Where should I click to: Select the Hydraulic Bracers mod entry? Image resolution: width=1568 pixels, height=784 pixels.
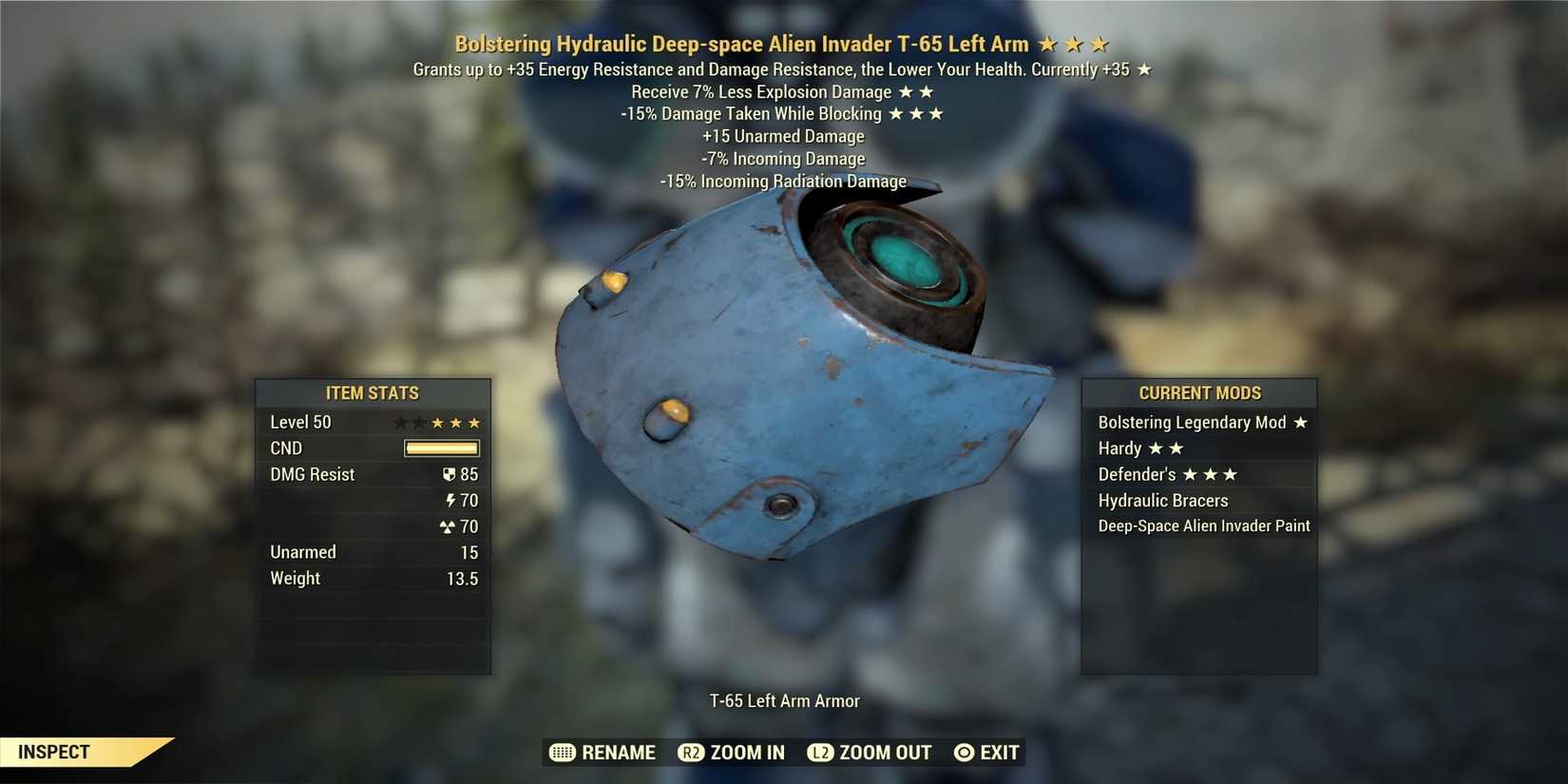coord(1163,500)
